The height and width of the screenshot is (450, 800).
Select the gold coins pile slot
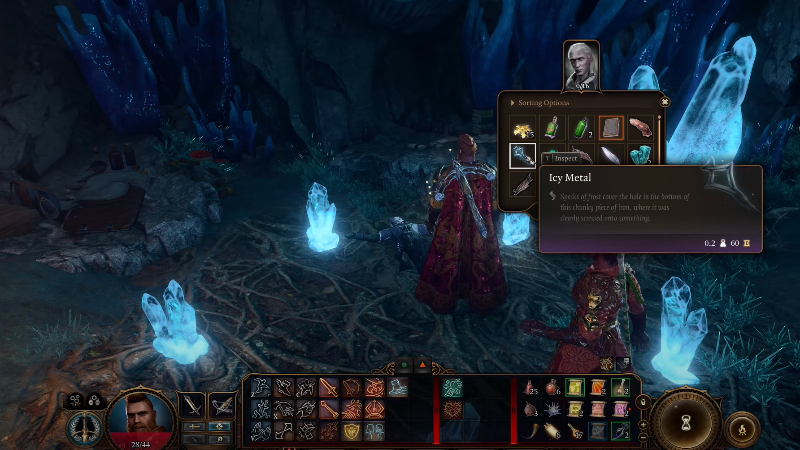pyautogui.click(x=522, y=128)
